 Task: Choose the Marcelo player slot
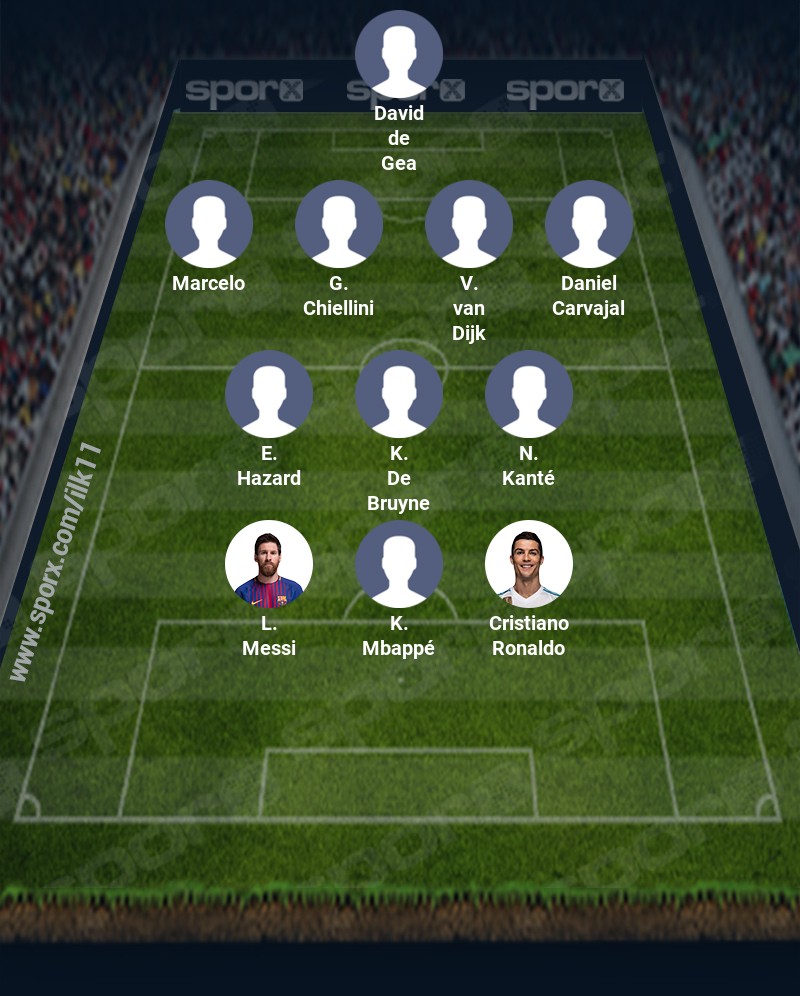pyautogui.click(x=209, y=224)
